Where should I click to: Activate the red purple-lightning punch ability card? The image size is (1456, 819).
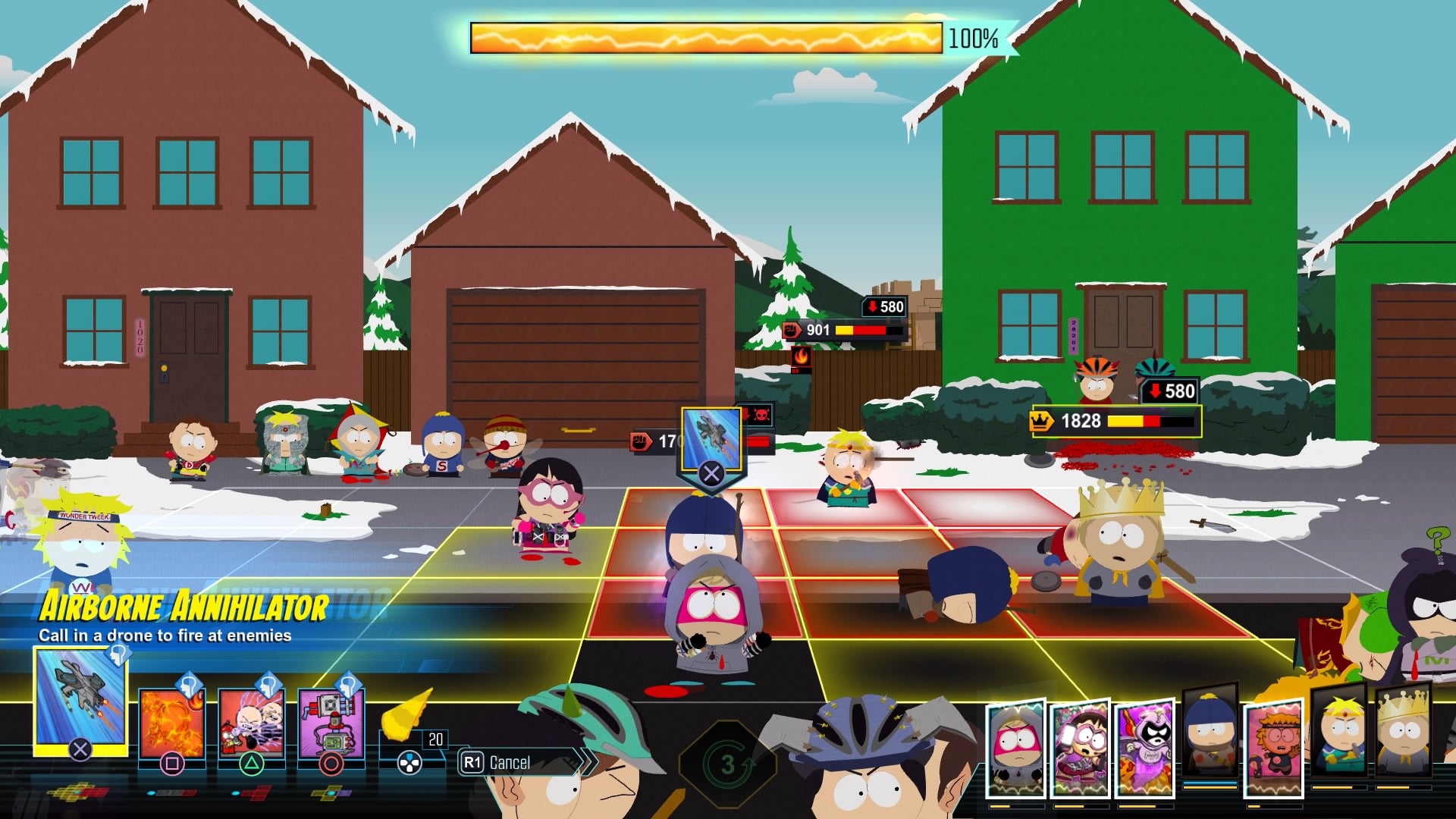(x=251, y=724)
